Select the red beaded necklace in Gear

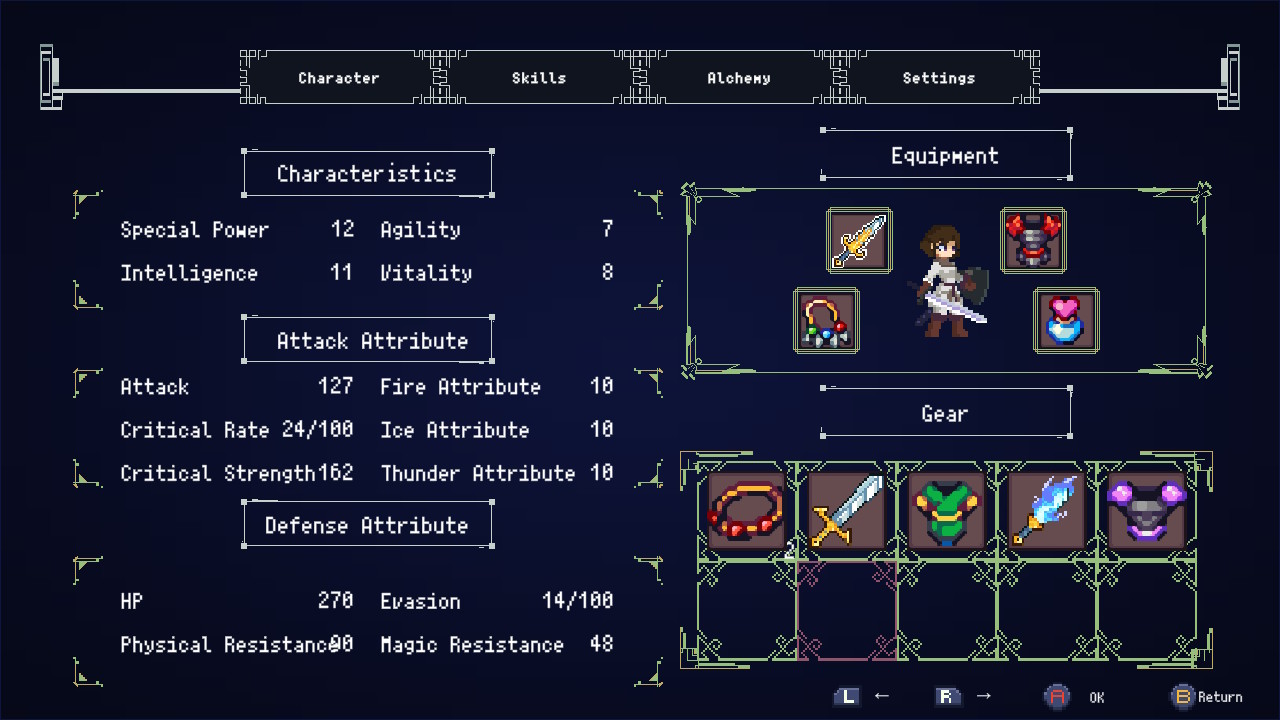(745, 510)
